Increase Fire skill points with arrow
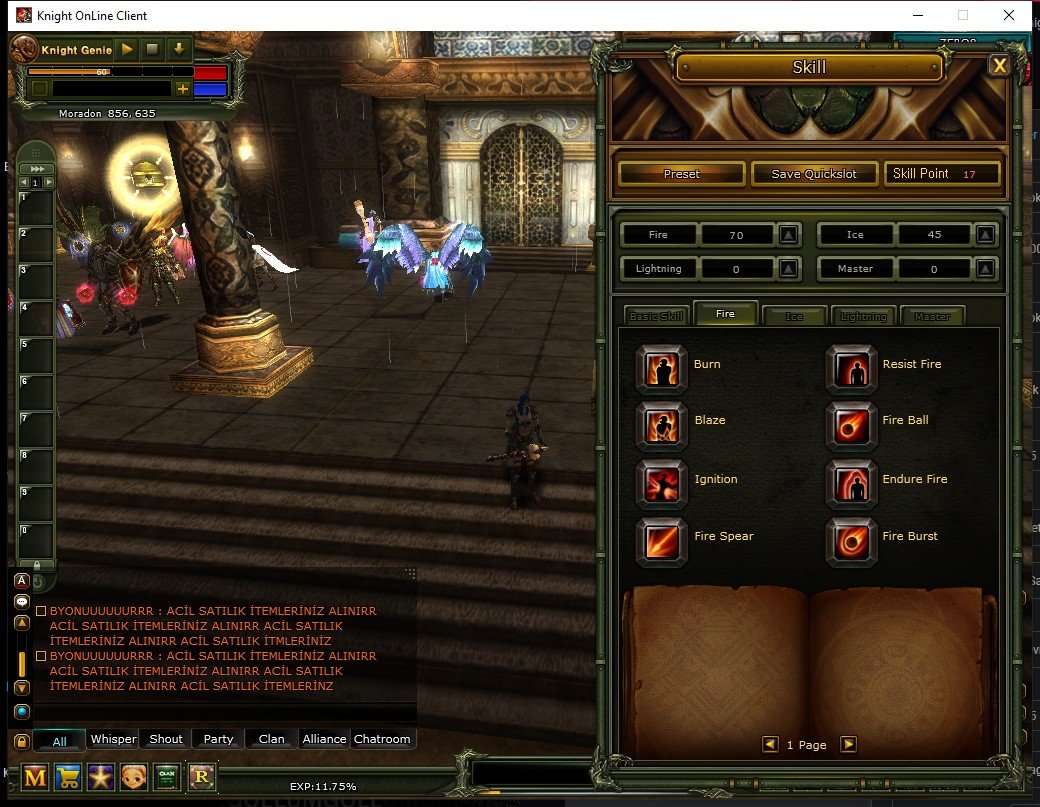 [788, 235]
